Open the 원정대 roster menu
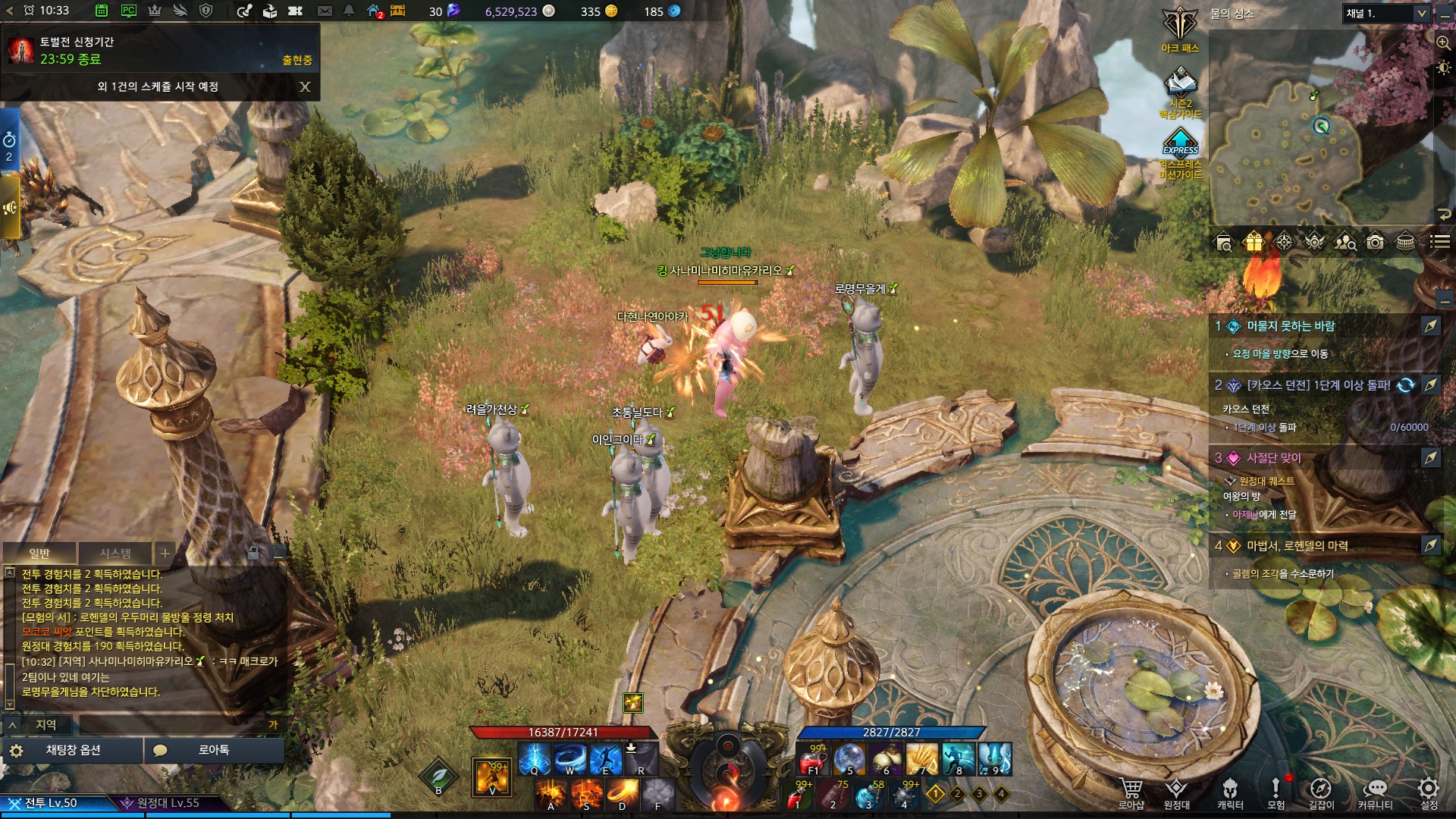The height and width of the screenshot is (819, 1456). (1176, 792)
